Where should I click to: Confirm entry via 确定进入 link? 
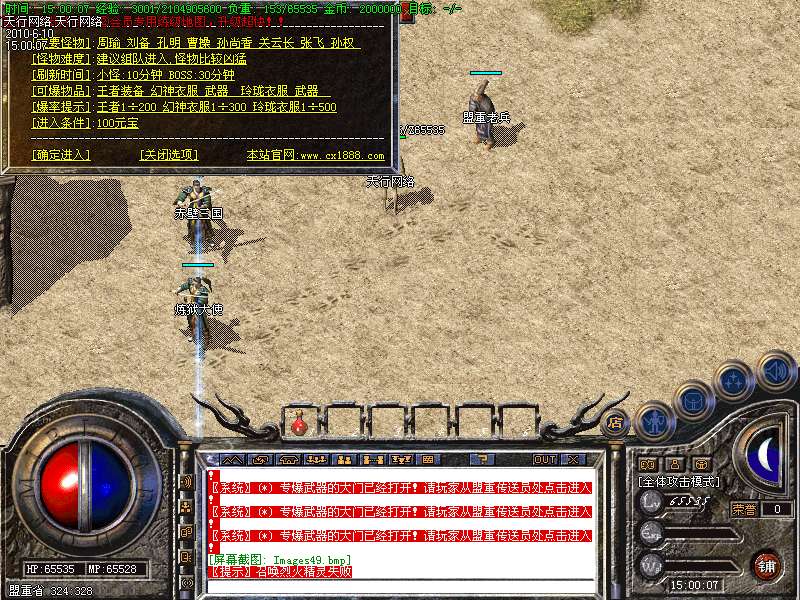click(61, 155)
